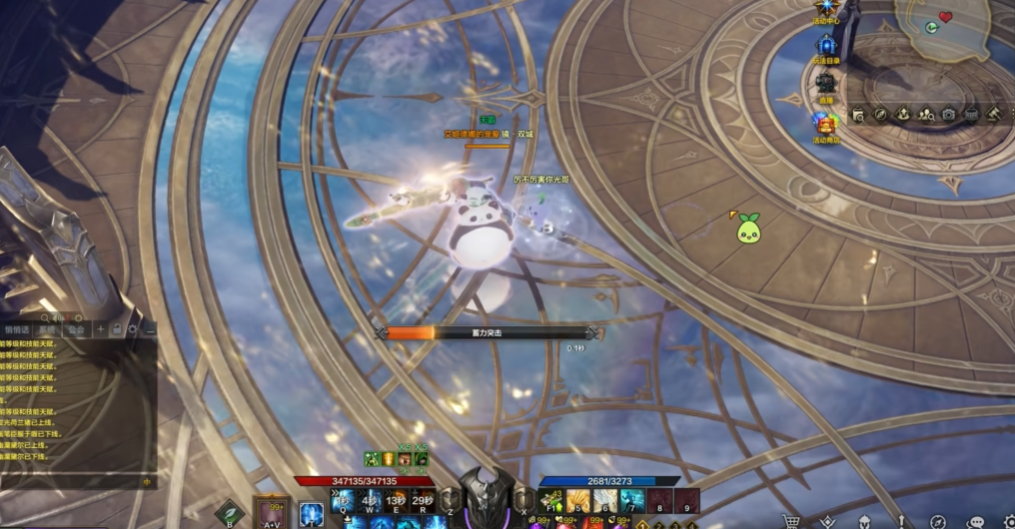Screen dimensions: 1015x529
Task: Switch to the 公会 guild chat tab
Action: [x=76, y=329]
